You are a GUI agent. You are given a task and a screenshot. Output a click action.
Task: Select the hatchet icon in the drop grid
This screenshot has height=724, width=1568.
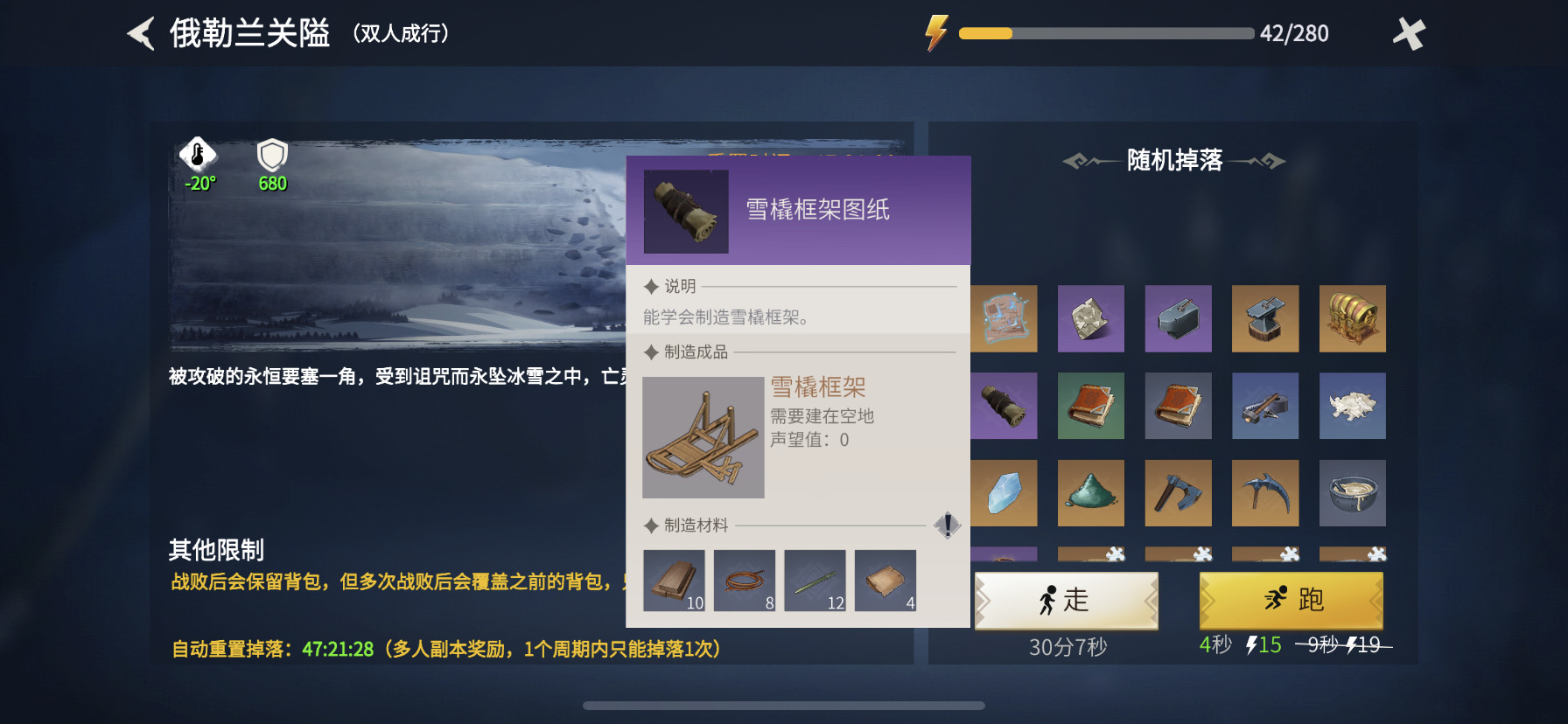click(1178, 492)
